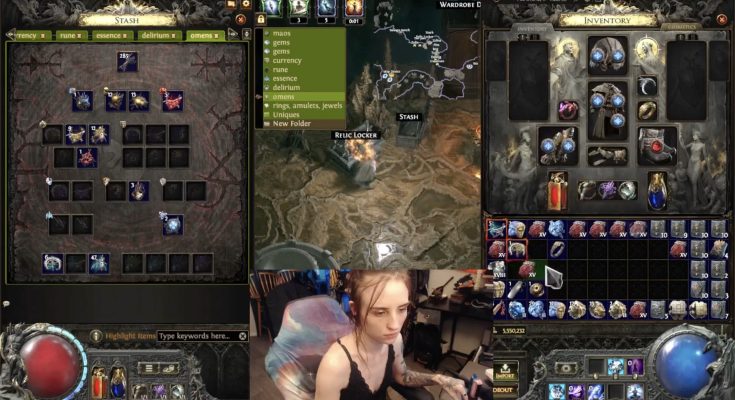Click the red life flask slot

558,188
